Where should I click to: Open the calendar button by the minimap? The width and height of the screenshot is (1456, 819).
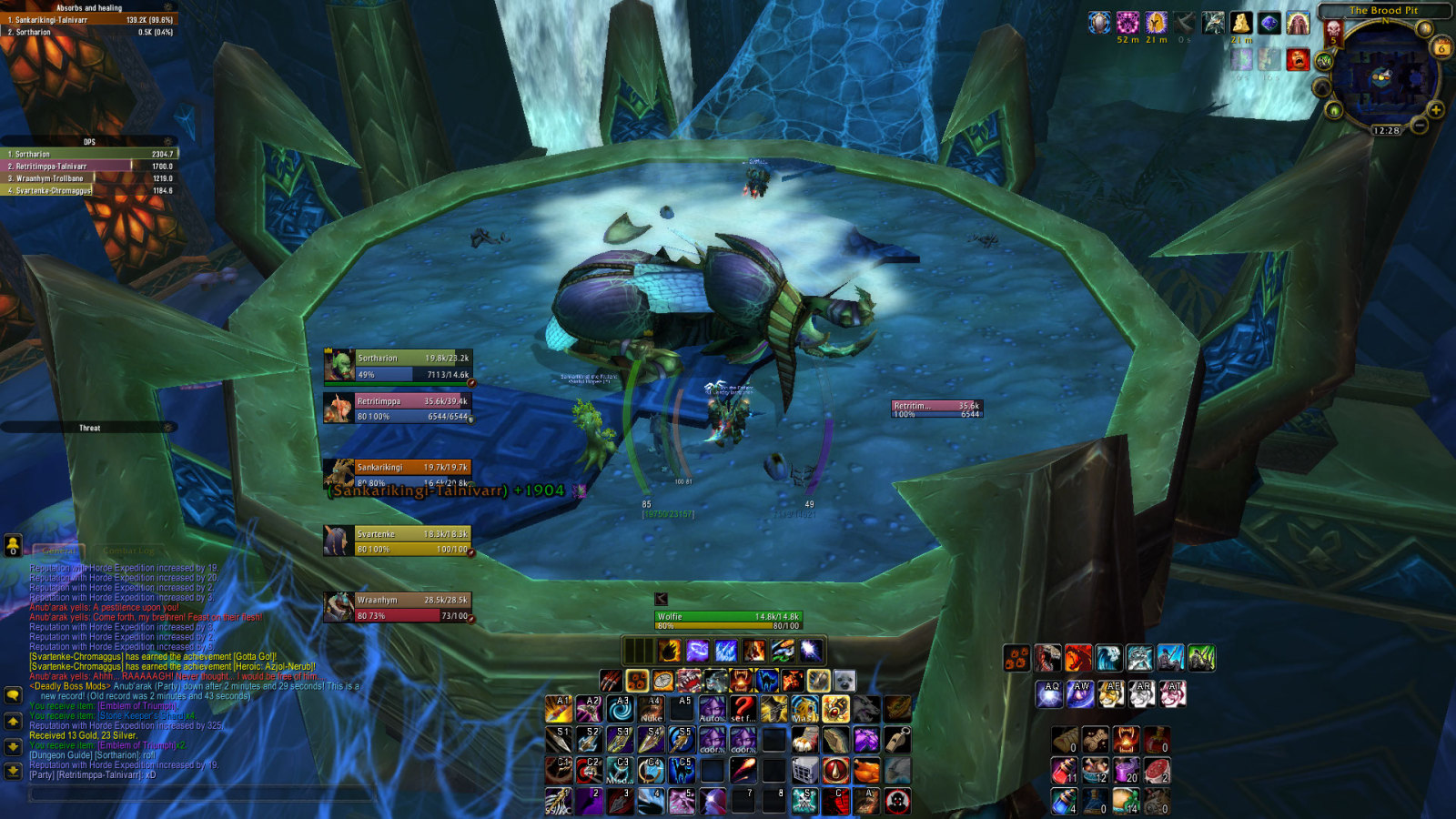pyautogui.click(x=1442, y=48)
